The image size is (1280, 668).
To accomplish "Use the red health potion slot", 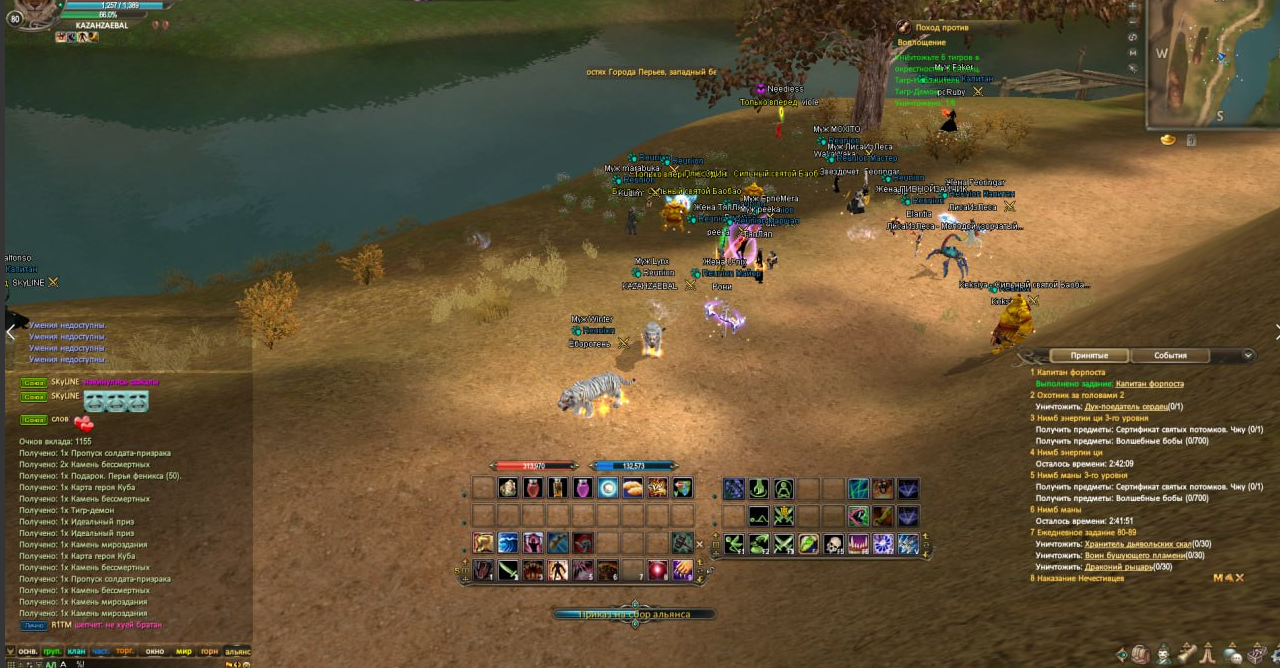I will 533,488.
